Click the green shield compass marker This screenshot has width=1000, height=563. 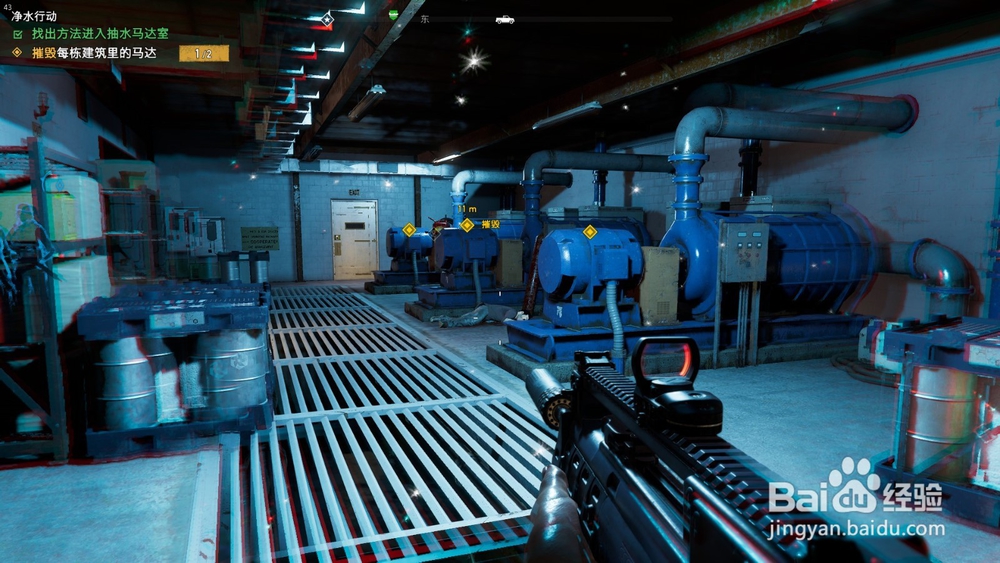(393, 15)
